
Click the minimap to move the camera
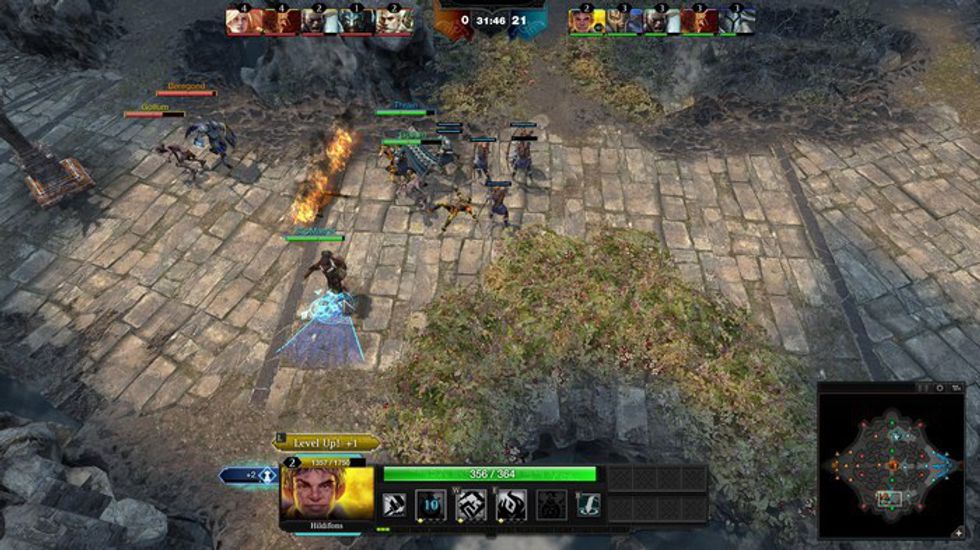click(x=892, y=463)
